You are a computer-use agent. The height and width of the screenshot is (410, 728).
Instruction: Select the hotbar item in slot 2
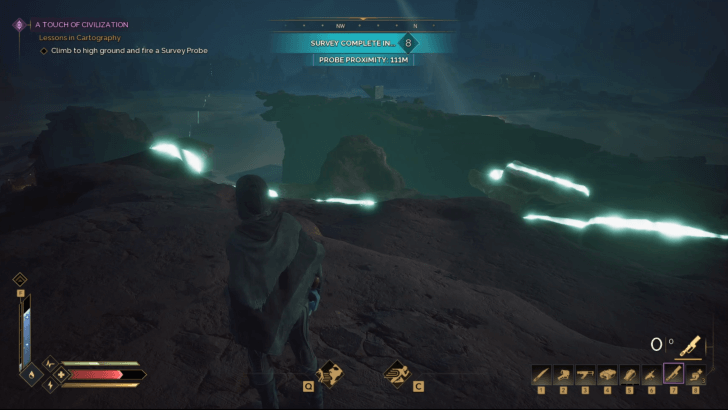563,373
